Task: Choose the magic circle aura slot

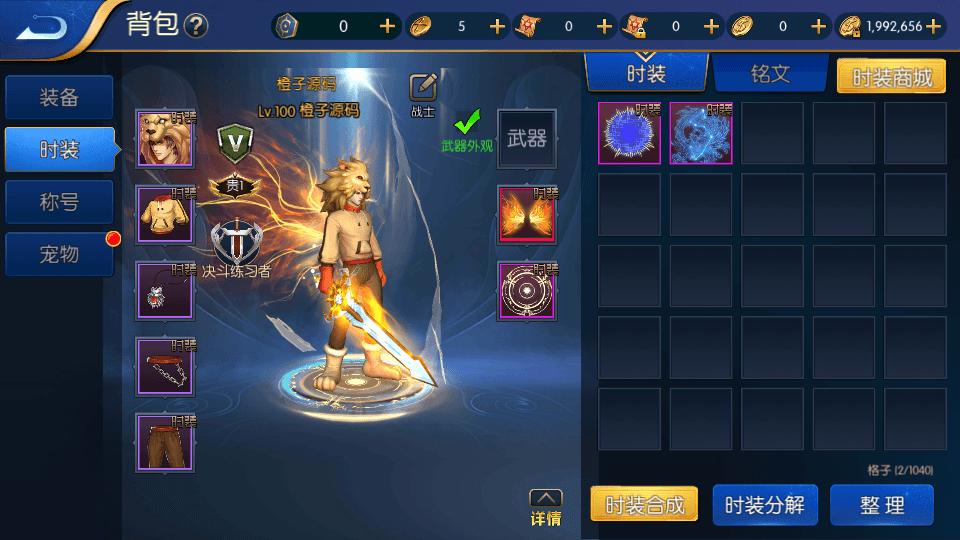Action: point(527,291)
